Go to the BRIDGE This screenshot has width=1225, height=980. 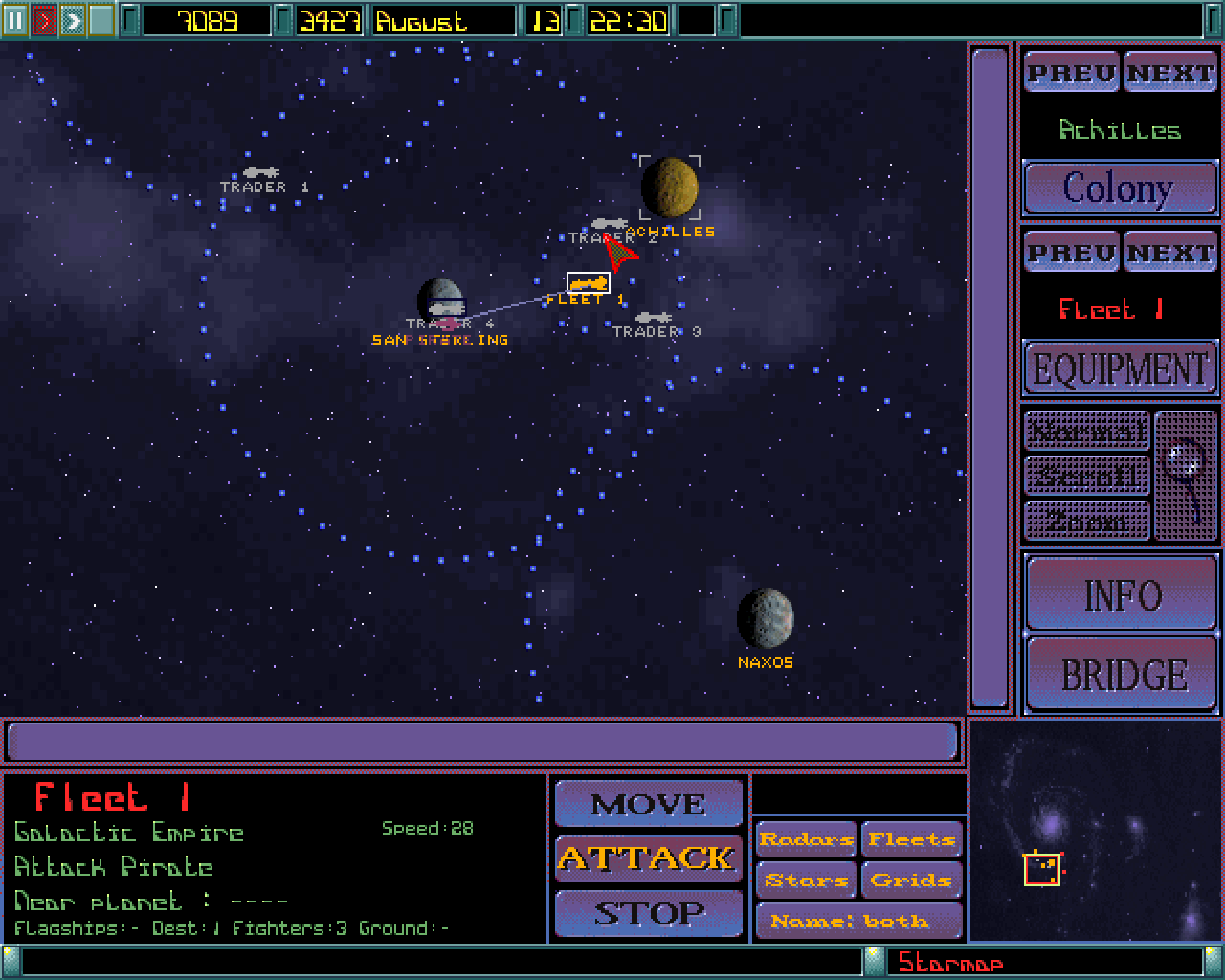point(1122,675)
